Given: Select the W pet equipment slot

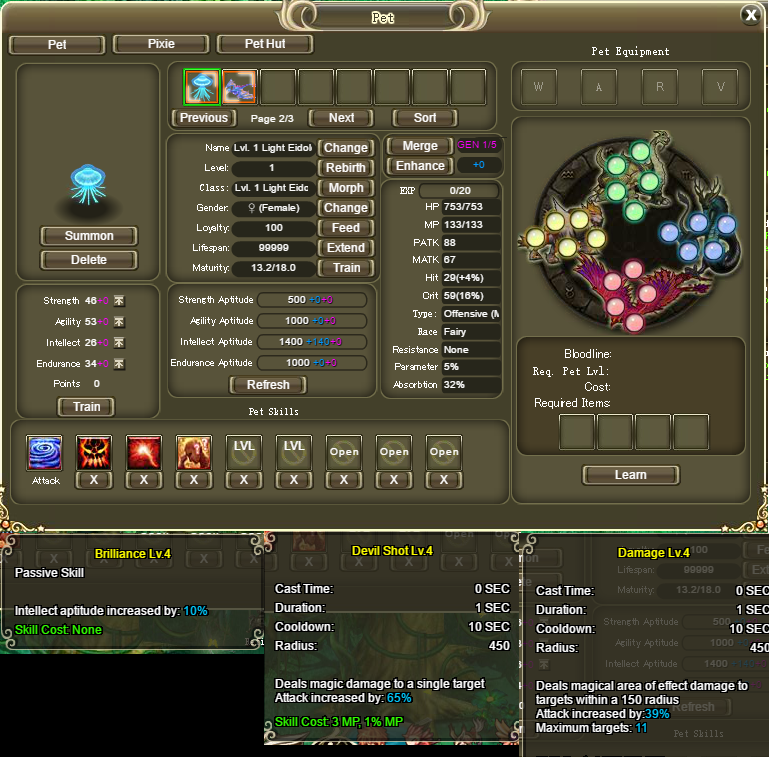Looking at the screenshot, I should tap(539, 87).
